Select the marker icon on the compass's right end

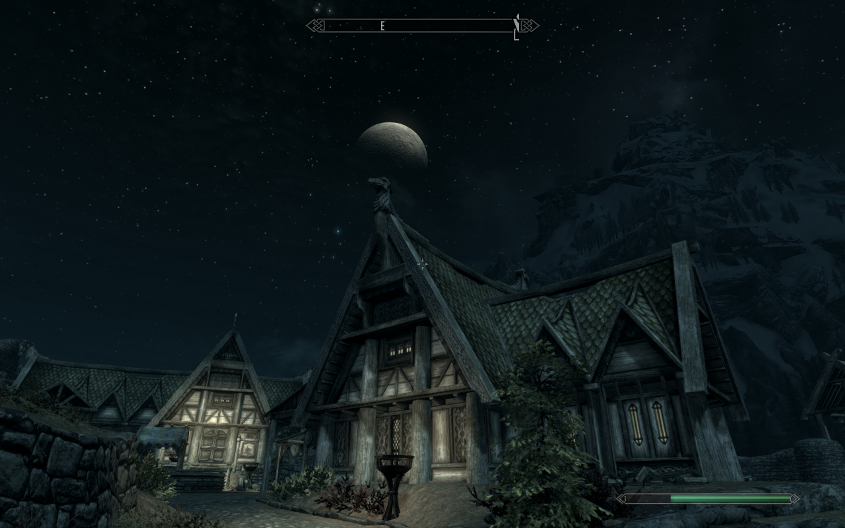pos(516,26)
